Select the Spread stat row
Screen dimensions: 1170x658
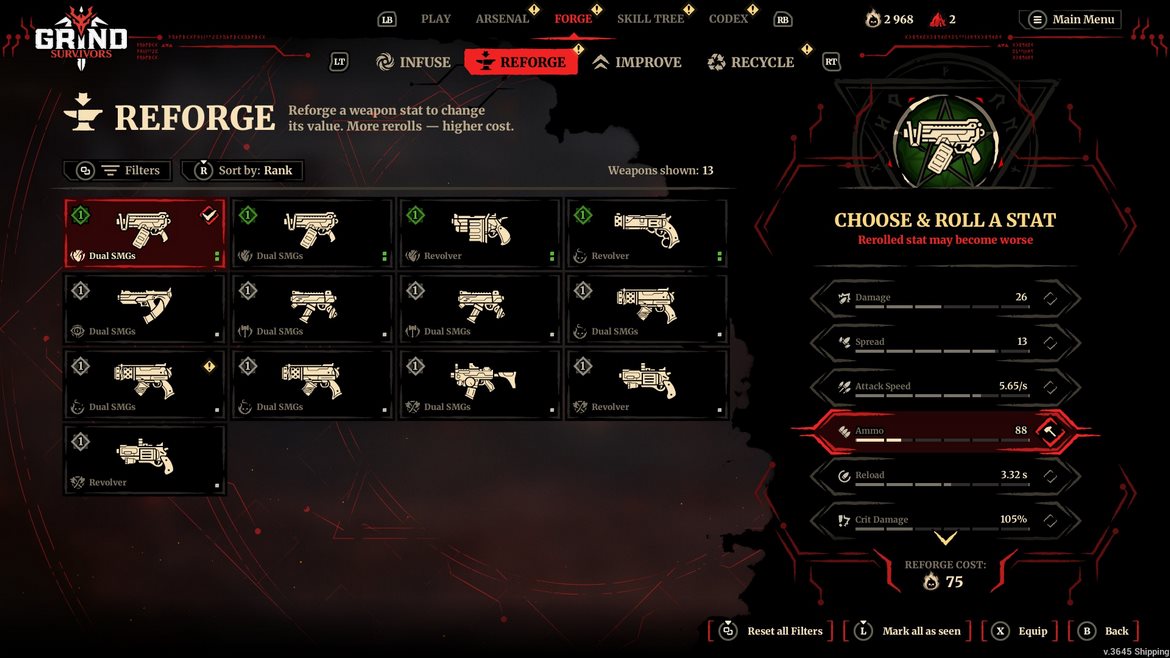click(944, 342)
